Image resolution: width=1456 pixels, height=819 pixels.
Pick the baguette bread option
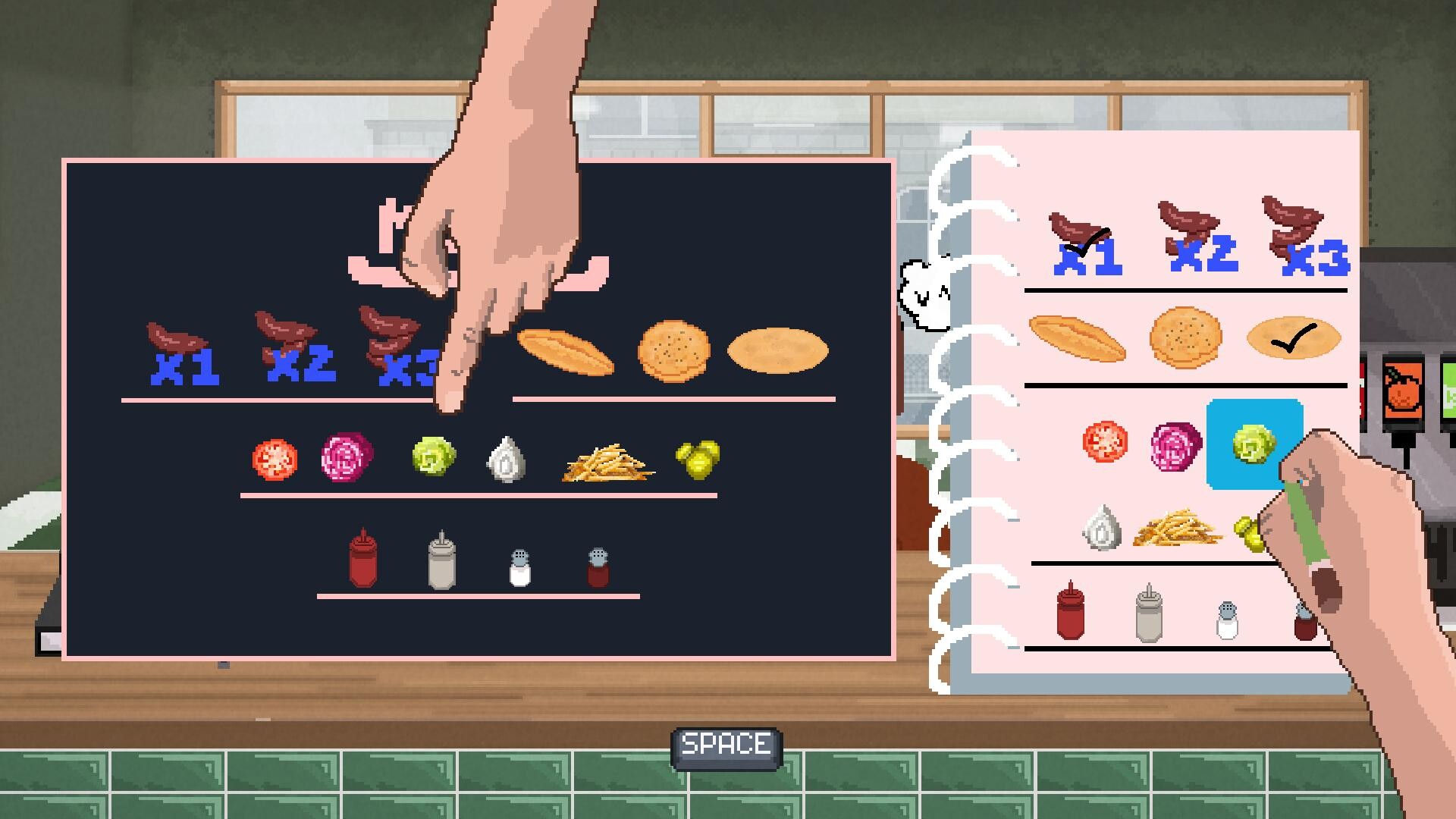(565, 350)
